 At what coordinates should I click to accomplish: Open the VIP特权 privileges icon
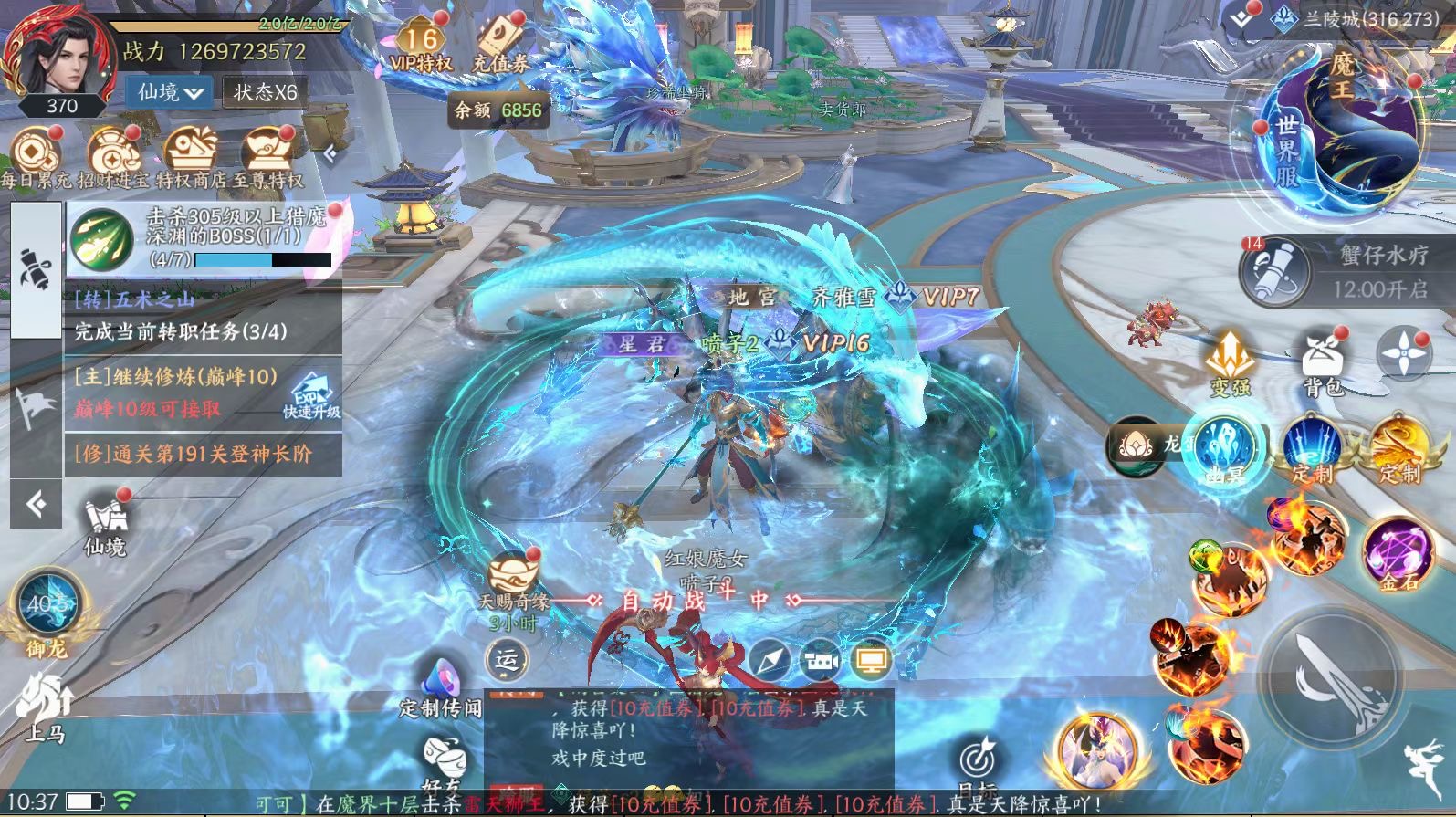point(420,46)
